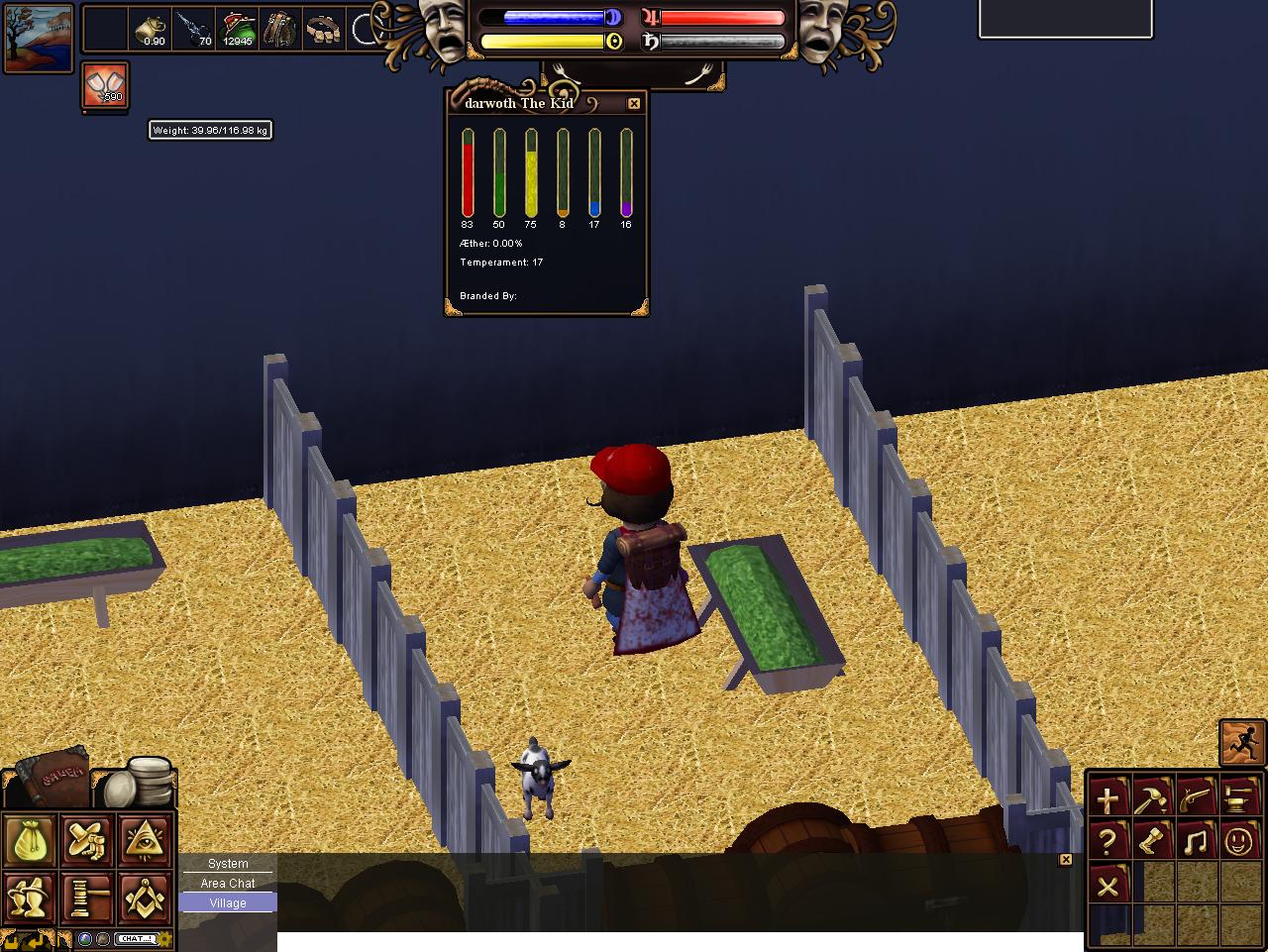
Task: Open the money bag inventory button
Action: pyautogui.click(x=30, y=840)
